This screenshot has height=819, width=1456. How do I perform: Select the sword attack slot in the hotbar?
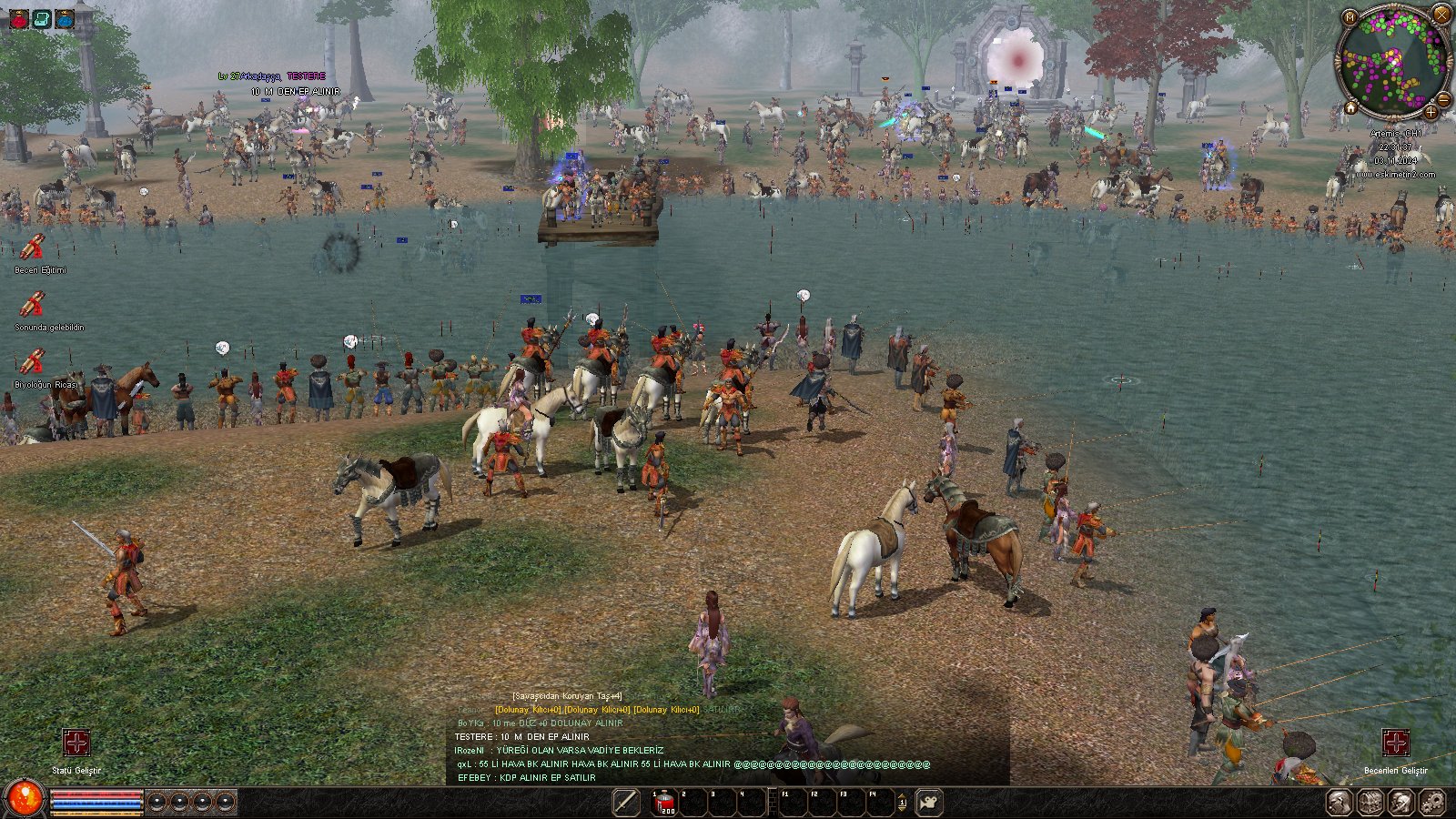pos(626,802)
